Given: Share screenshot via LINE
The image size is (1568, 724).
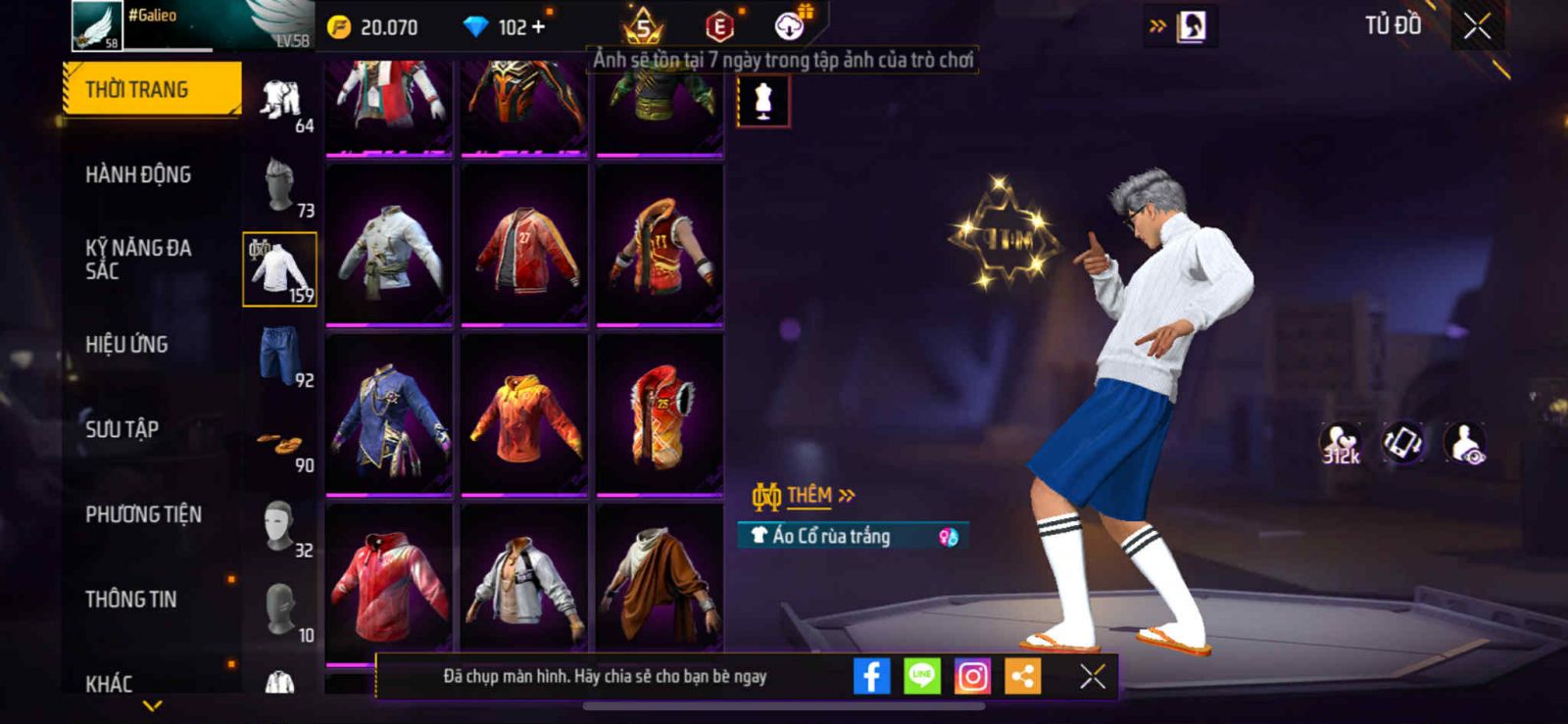Looking at the screenshot, I should (921, 676).
